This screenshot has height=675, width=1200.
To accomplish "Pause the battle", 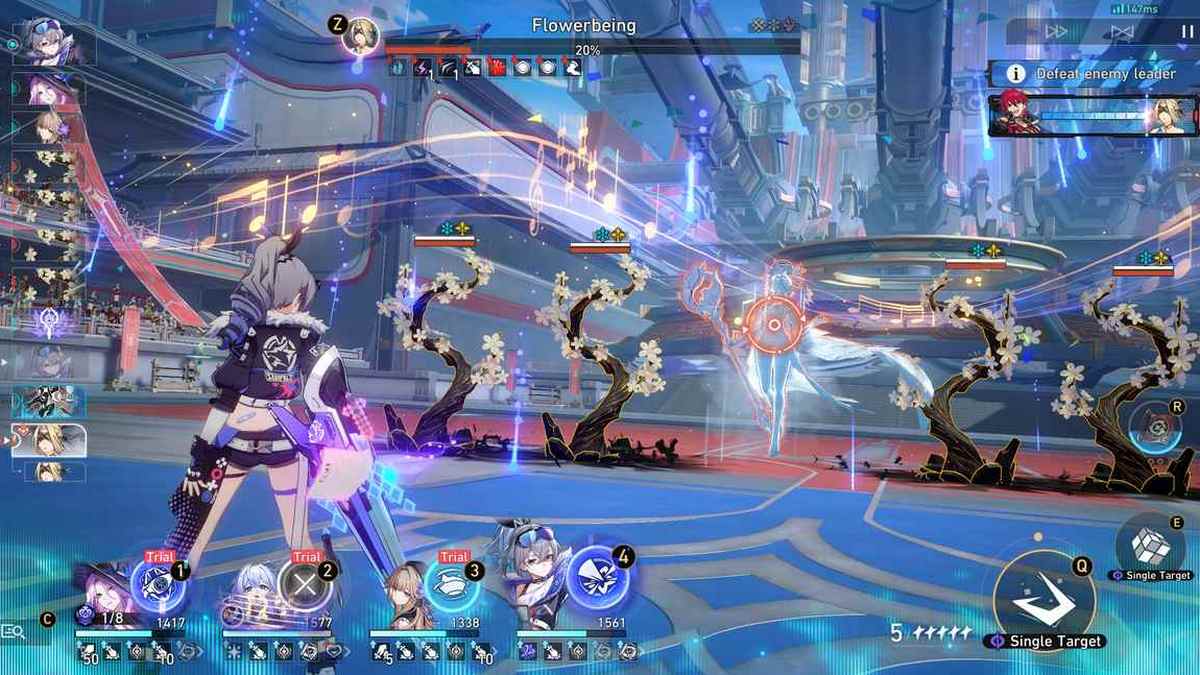I will [x=1187, y=31].
